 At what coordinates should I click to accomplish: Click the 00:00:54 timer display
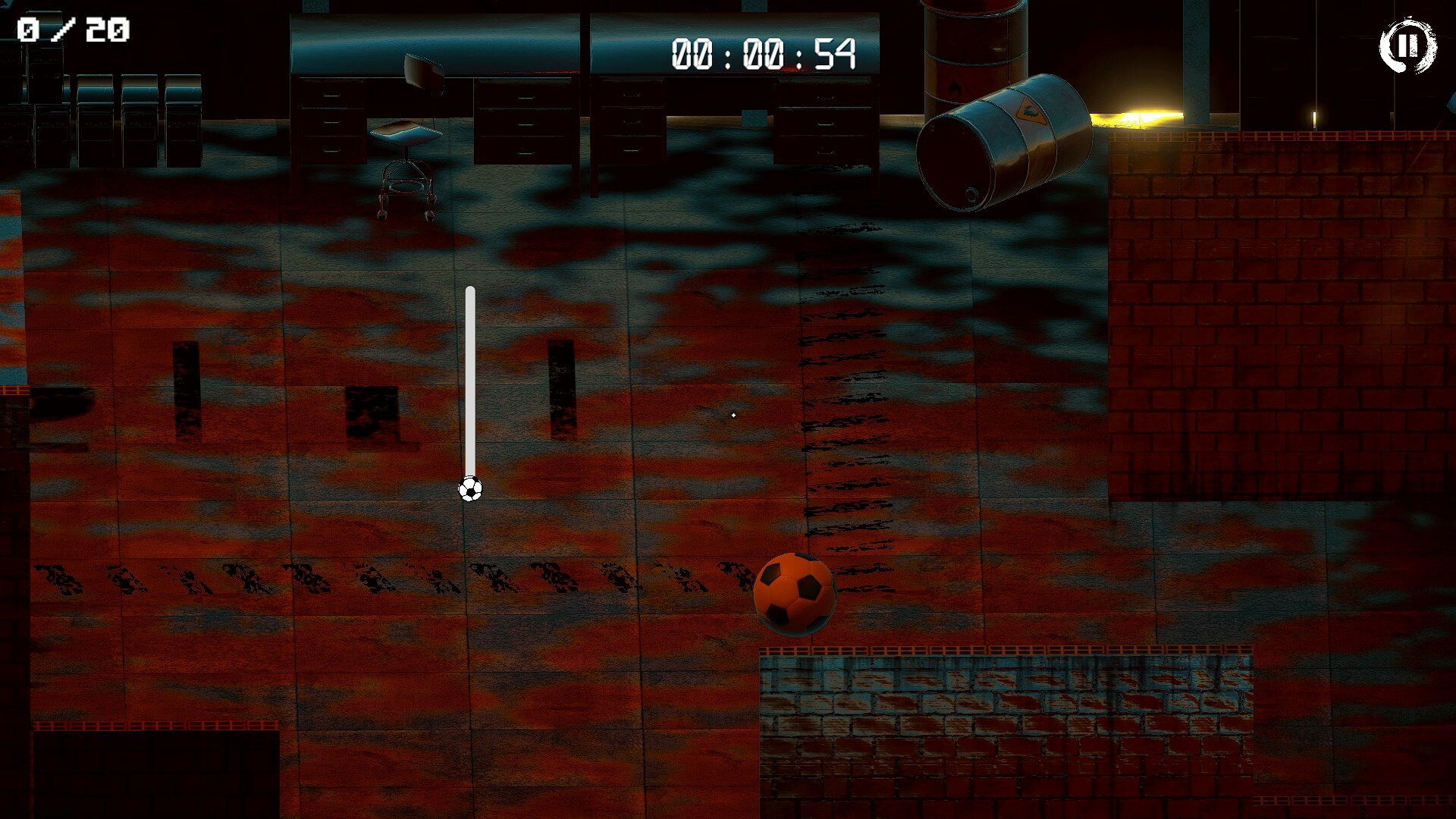coord(766,52)
